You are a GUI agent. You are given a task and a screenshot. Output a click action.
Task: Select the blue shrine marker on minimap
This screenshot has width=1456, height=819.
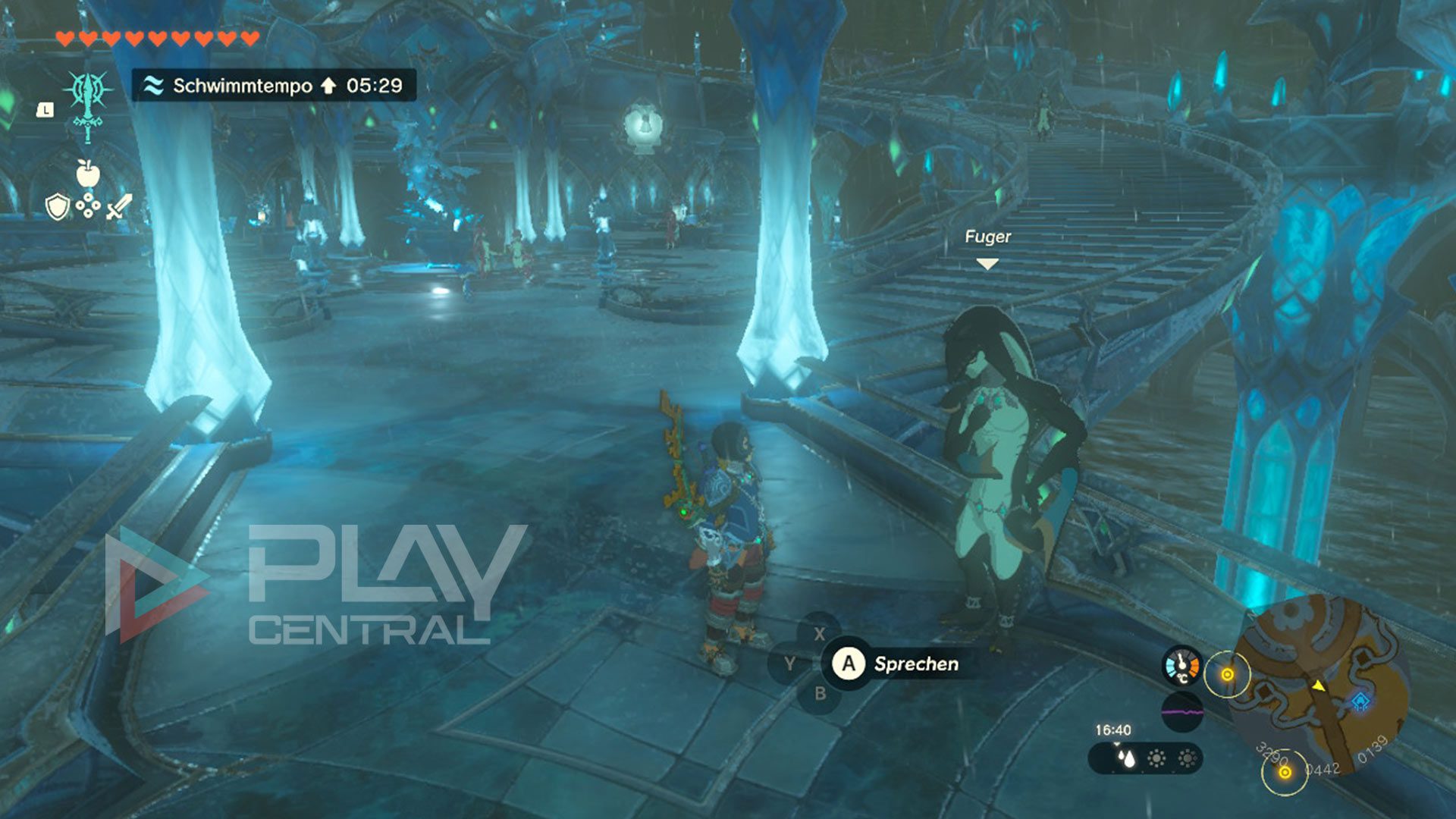pyautogui.click(x=1361, y=701)
